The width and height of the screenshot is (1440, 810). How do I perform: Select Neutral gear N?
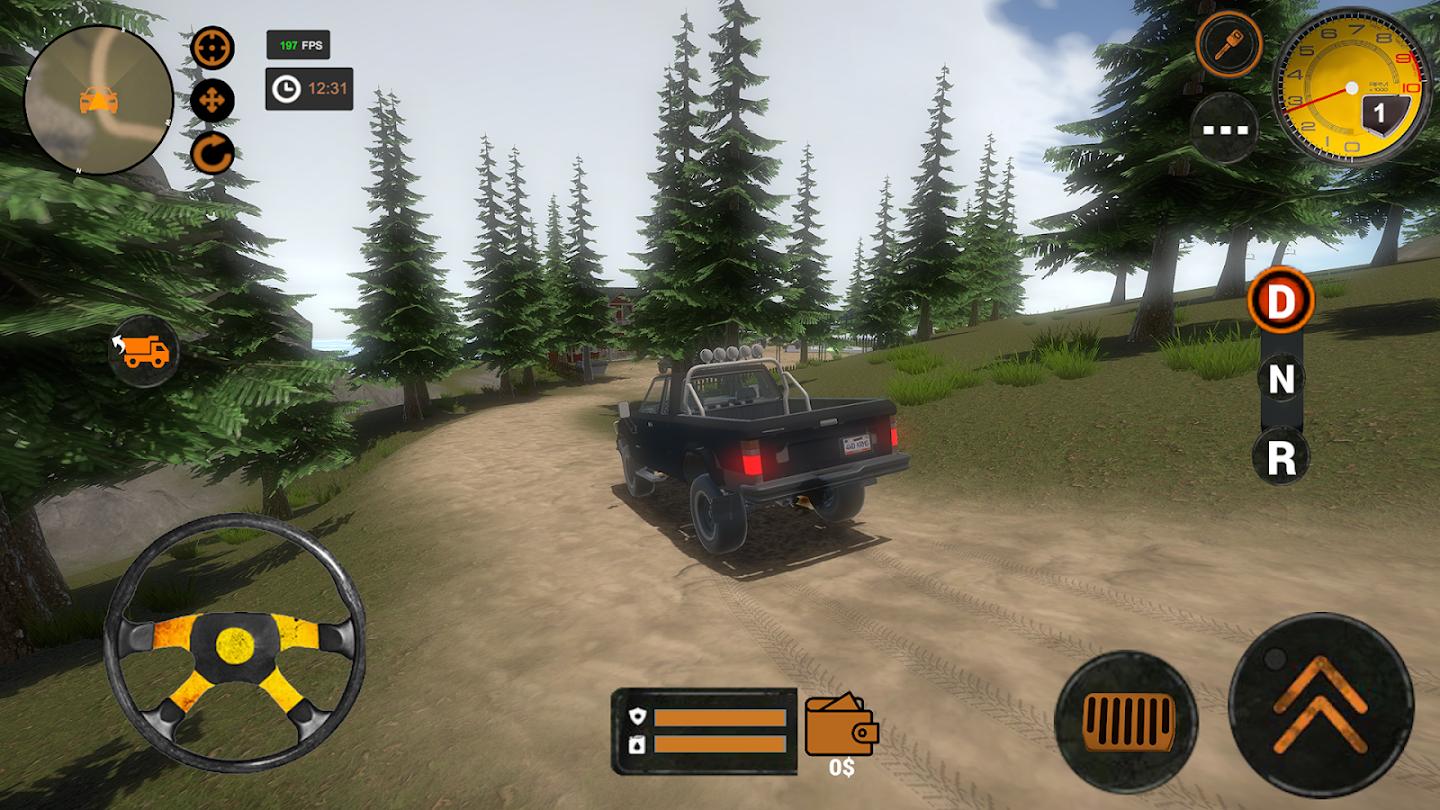[1281, 380]
